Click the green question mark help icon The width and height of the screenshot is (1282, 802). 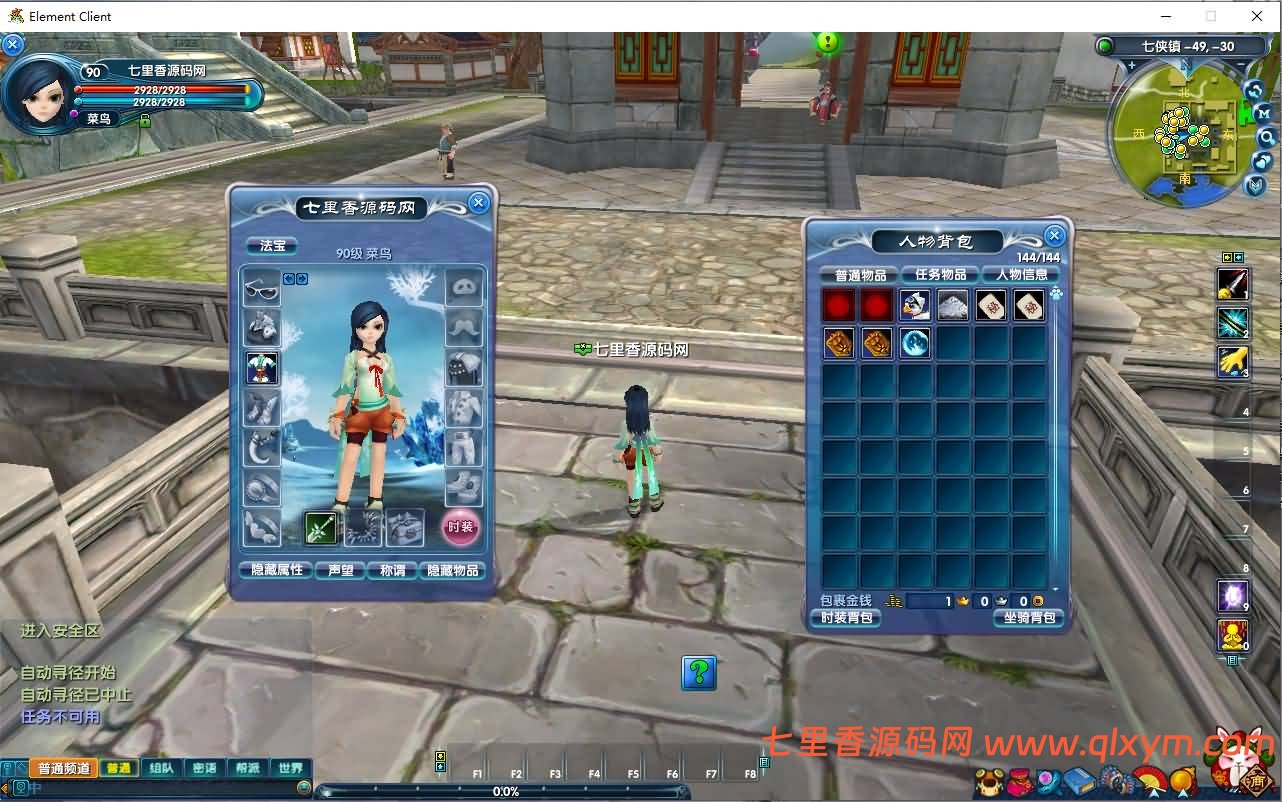[698, 674]
